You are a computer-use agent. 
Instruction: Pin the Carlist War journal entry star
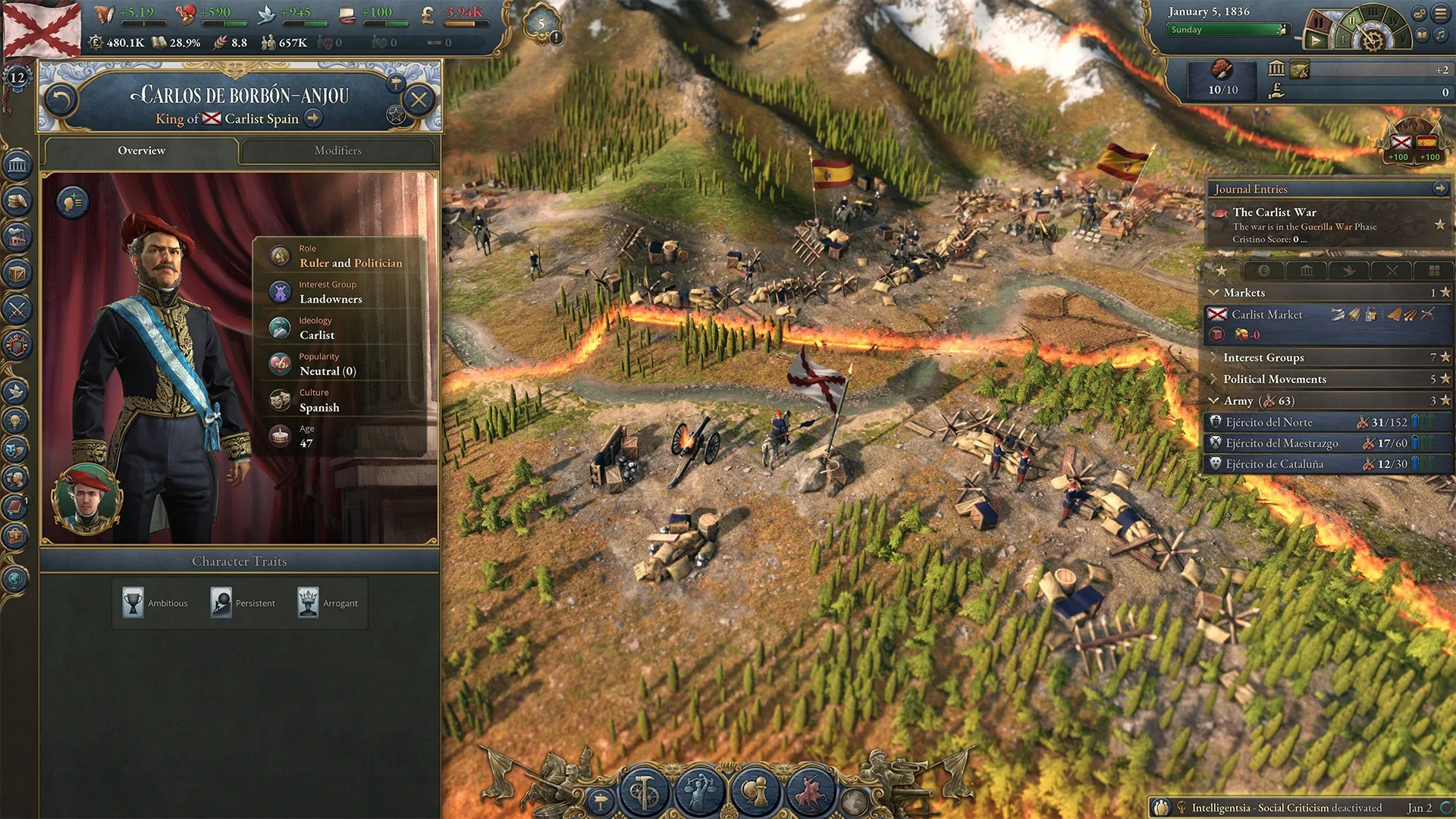(x=1440, y=225)
